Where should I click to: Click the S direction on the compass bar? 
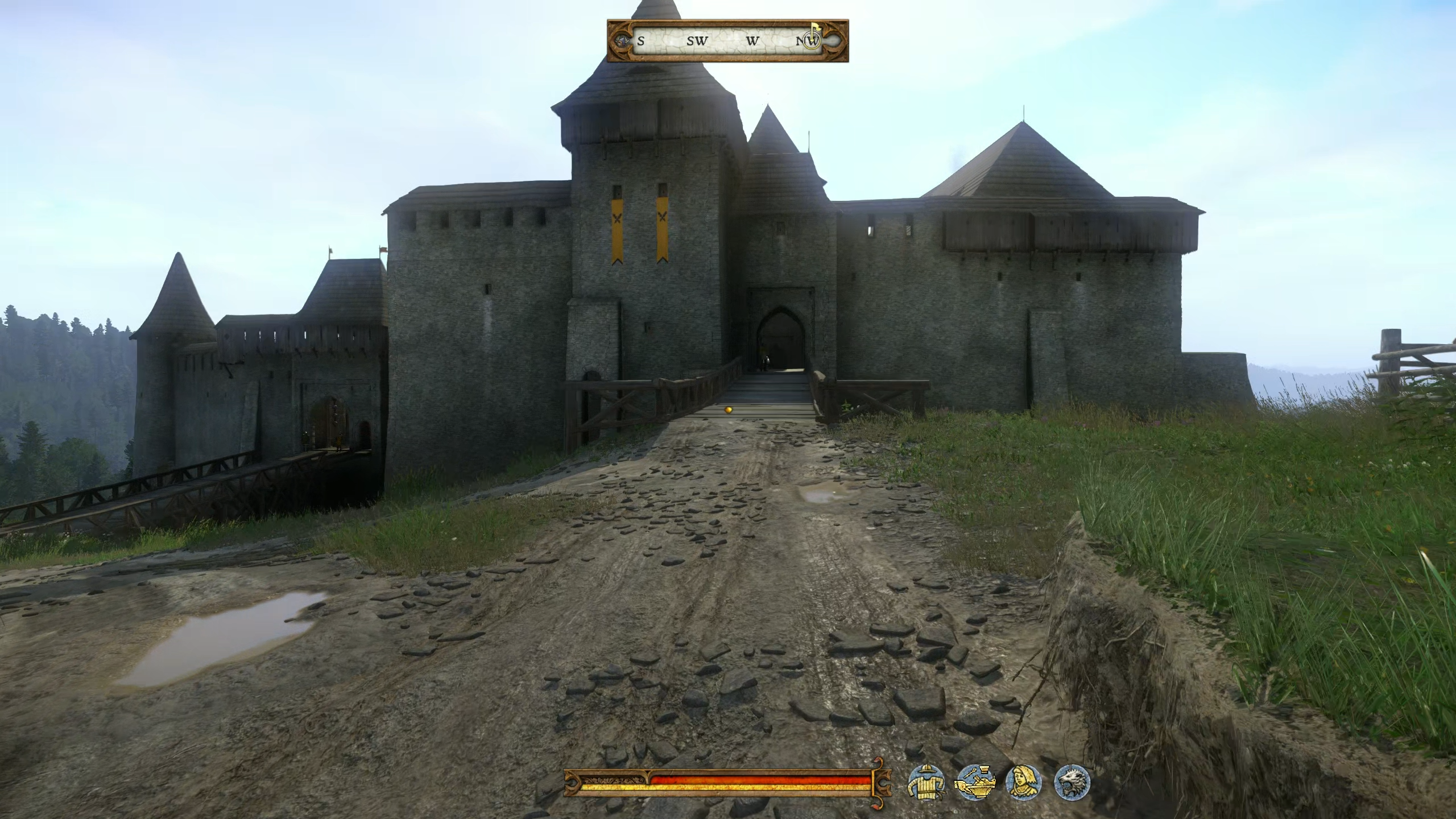click(641, 41)
